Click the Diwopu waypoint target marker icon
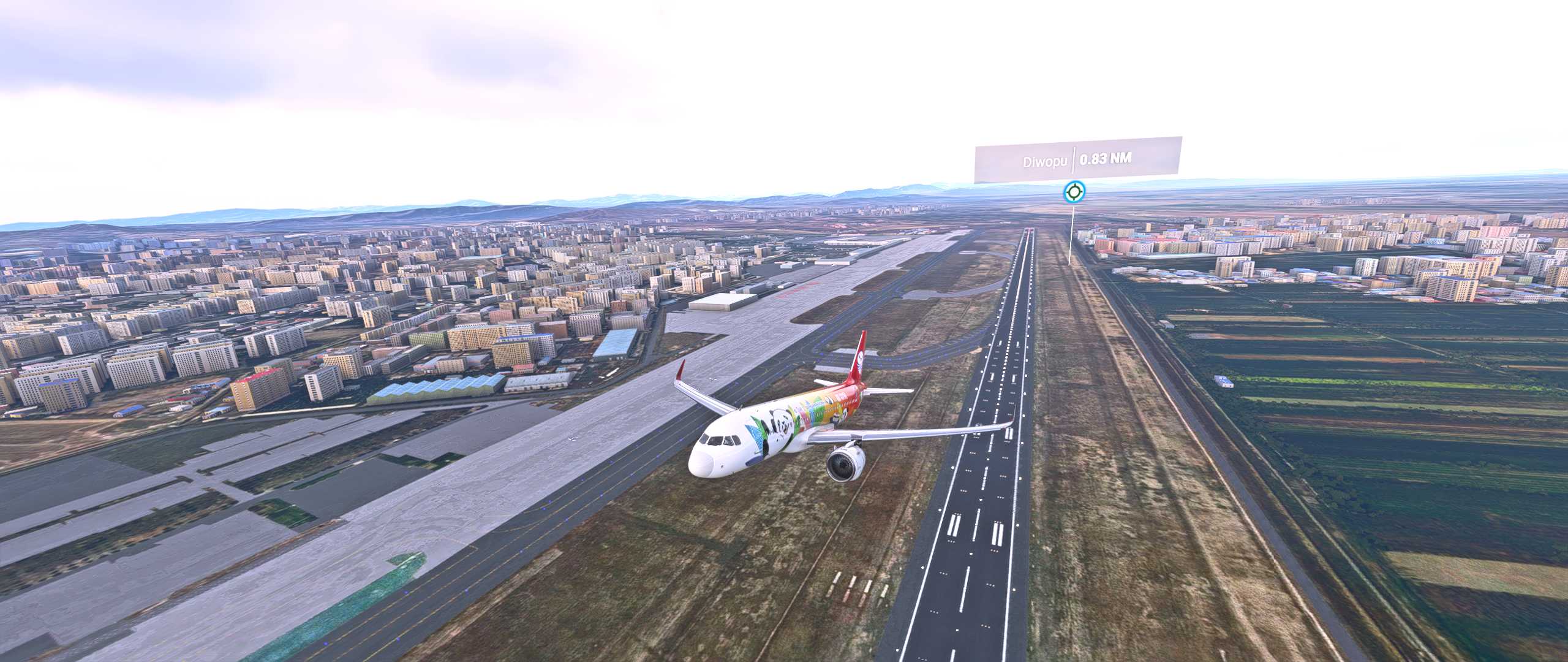 pyautogui.click(x=1073, y=192)
